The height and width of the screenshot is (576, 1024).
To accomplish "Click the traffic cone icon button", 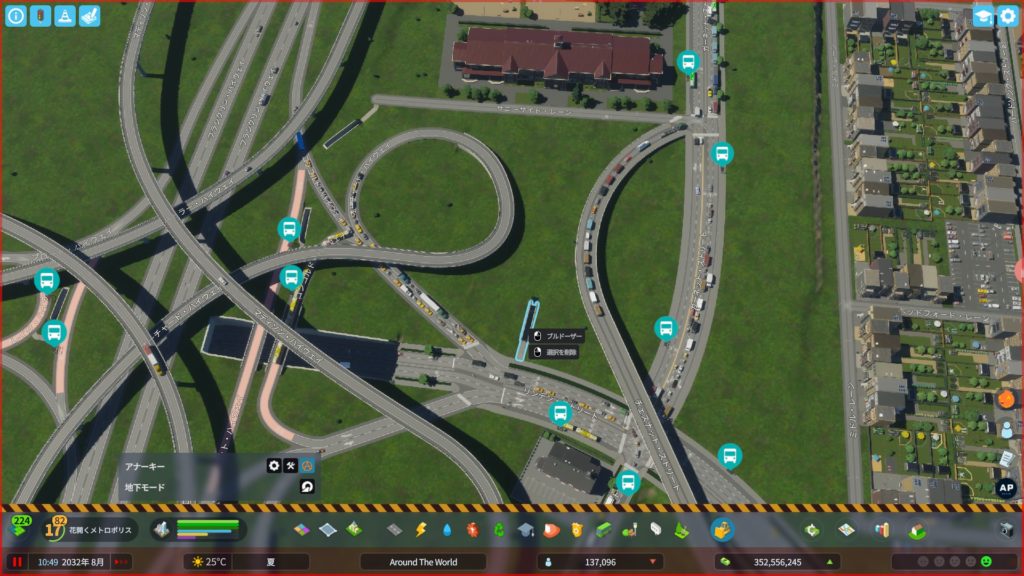I will pos(64,16).
